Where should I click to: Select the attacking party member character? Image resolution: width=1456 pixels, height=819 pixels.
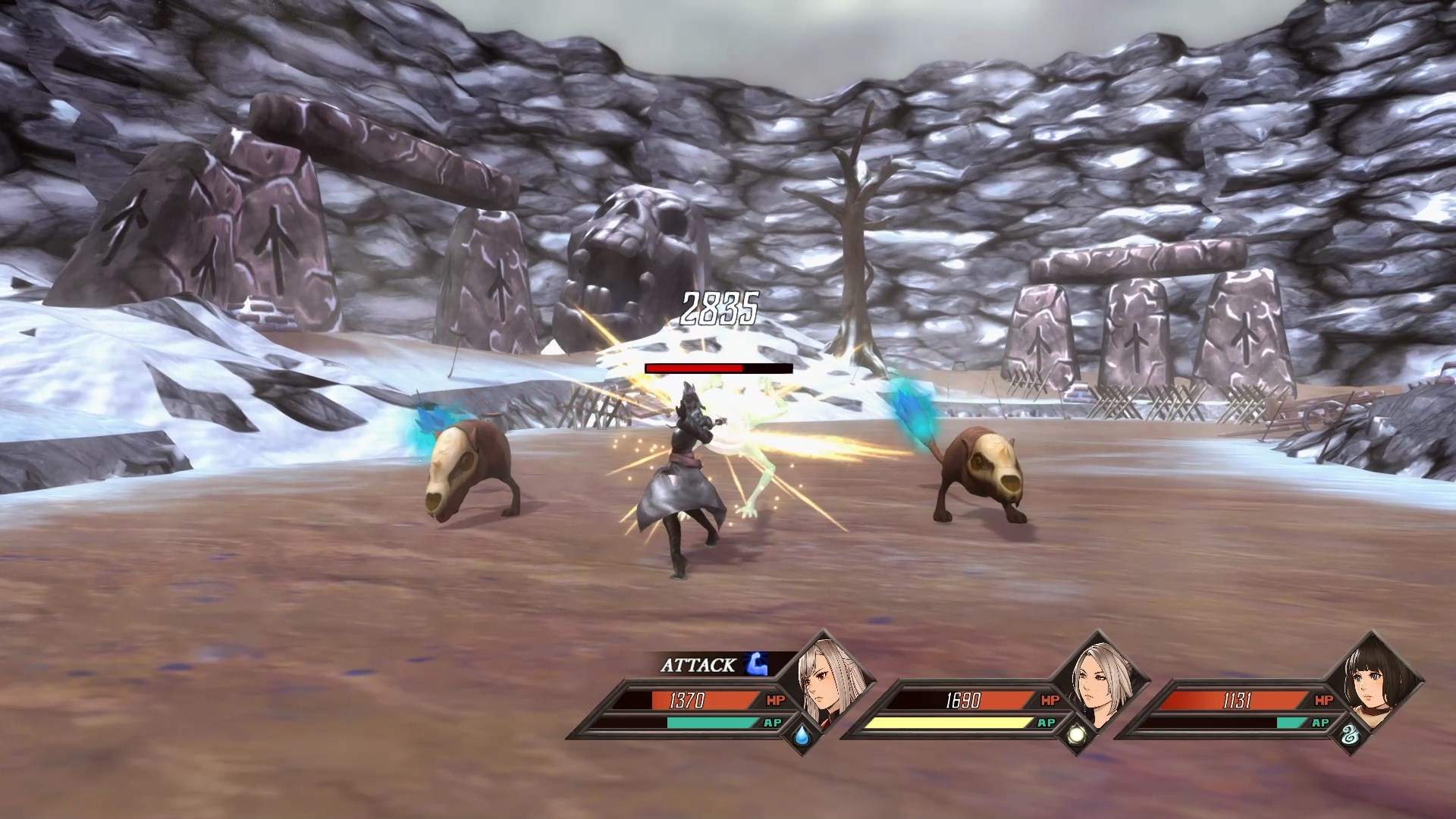click(686, 478)
